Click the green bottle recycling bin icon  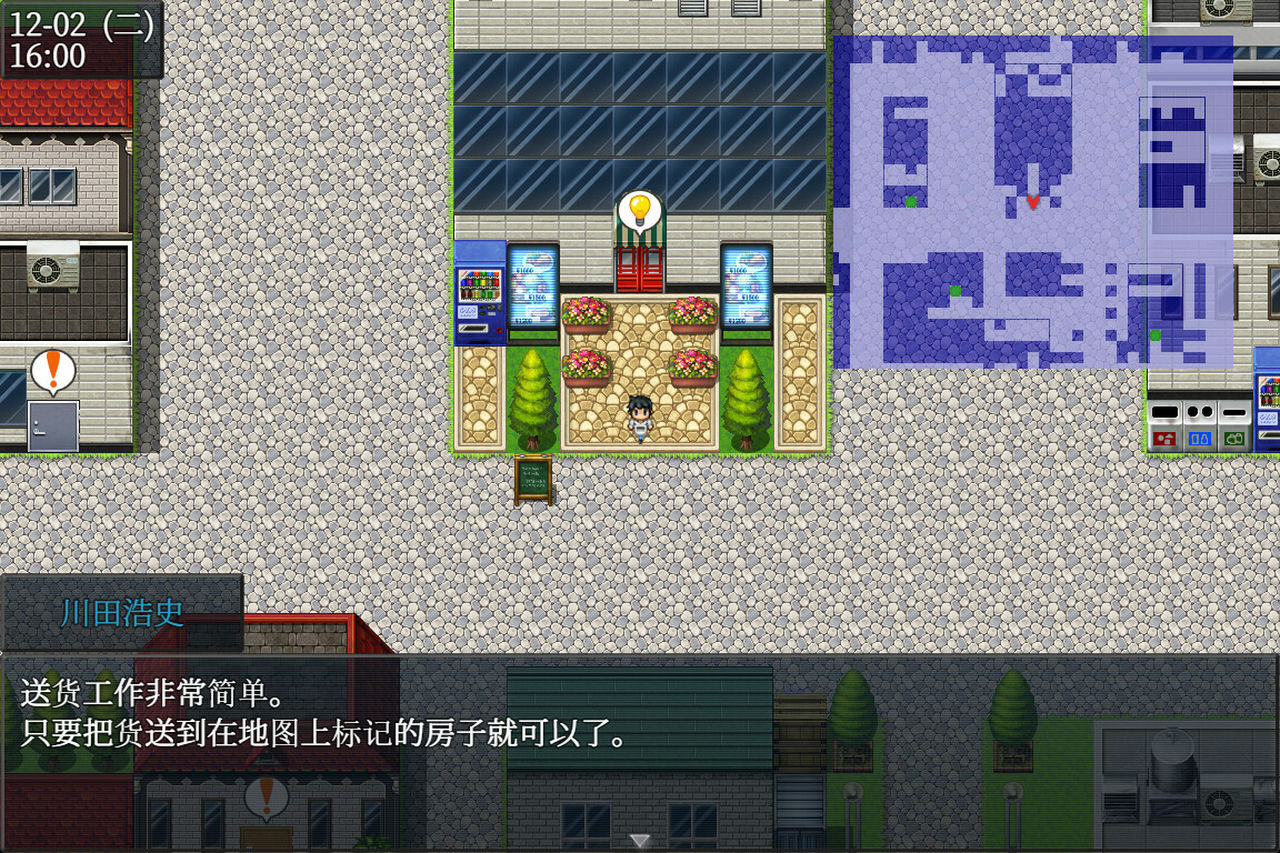pos(1234,438)
